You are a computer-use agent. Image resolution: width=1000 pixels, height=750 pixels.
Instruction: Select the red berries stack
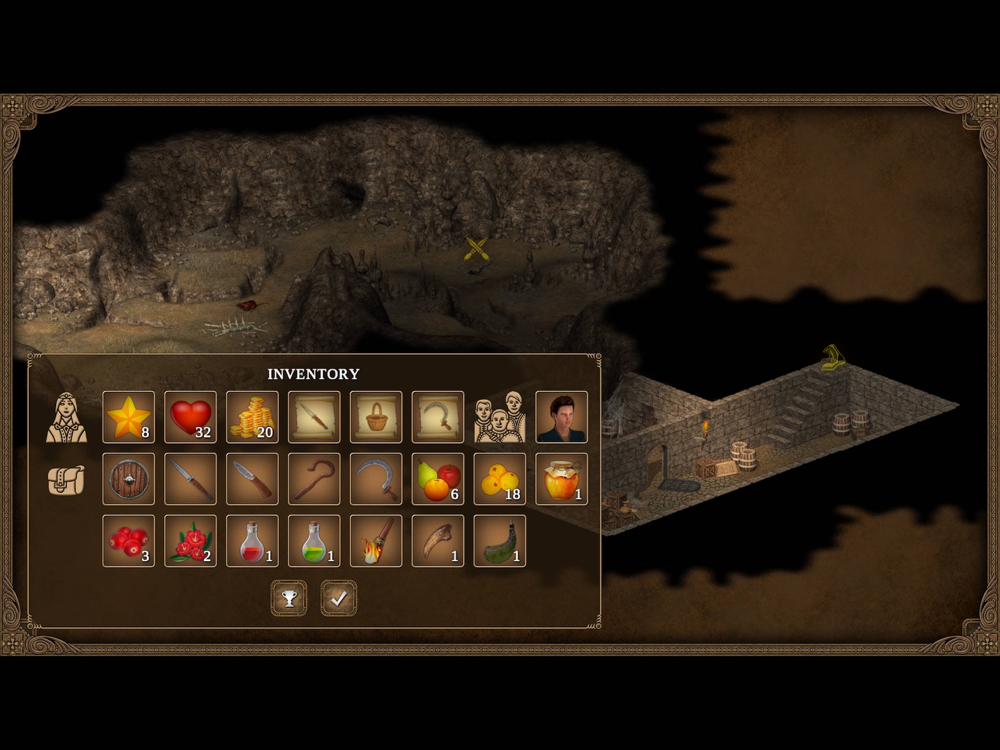[x=129, y=541]
